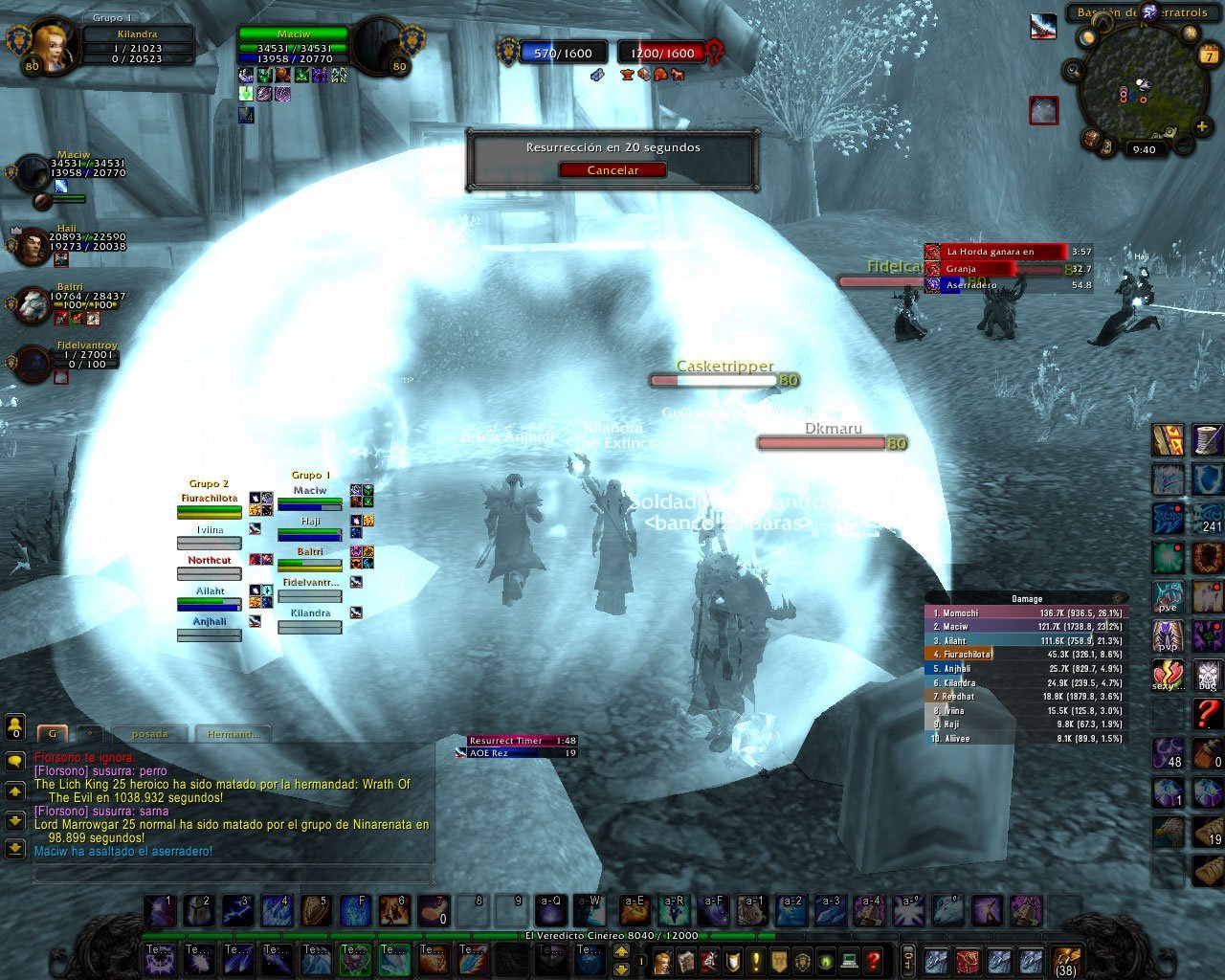Image resolution: width=1225 pixels, height=980 pixels.
Task: Zoom in the minimap with plus button
Action: tap(1202, 126)
